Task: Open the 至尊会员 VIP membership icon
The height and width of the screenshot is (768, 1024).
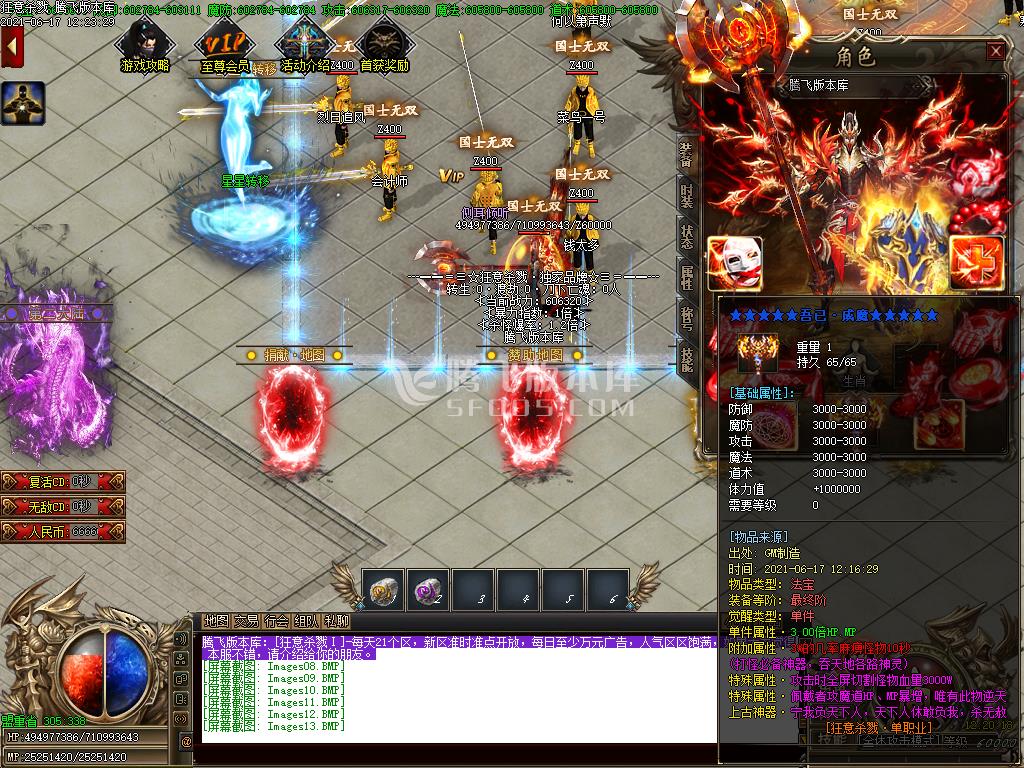Action: click(x=223, y=44)
